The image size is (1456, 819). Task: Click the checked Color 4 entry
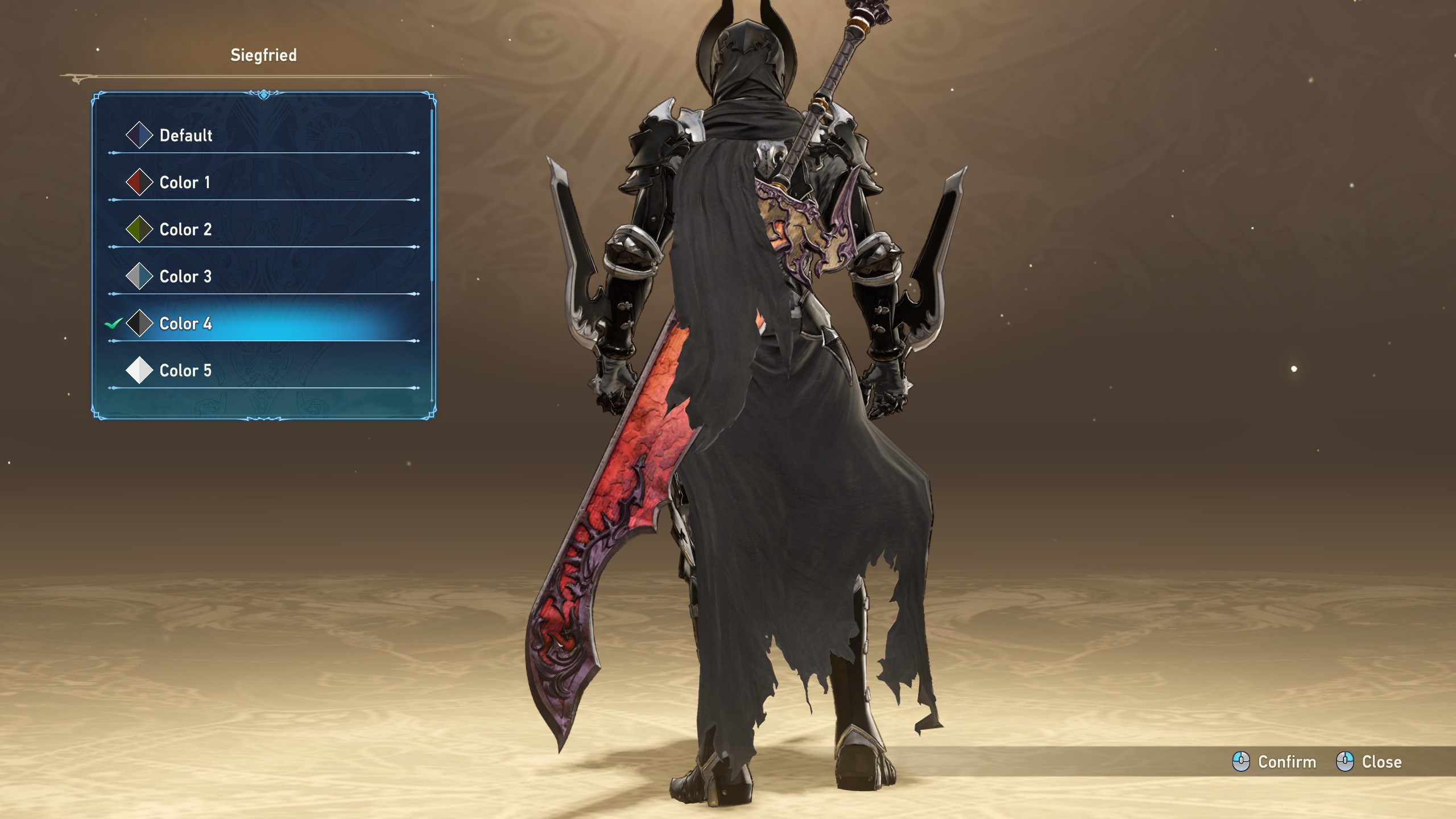tap(185, 324)
